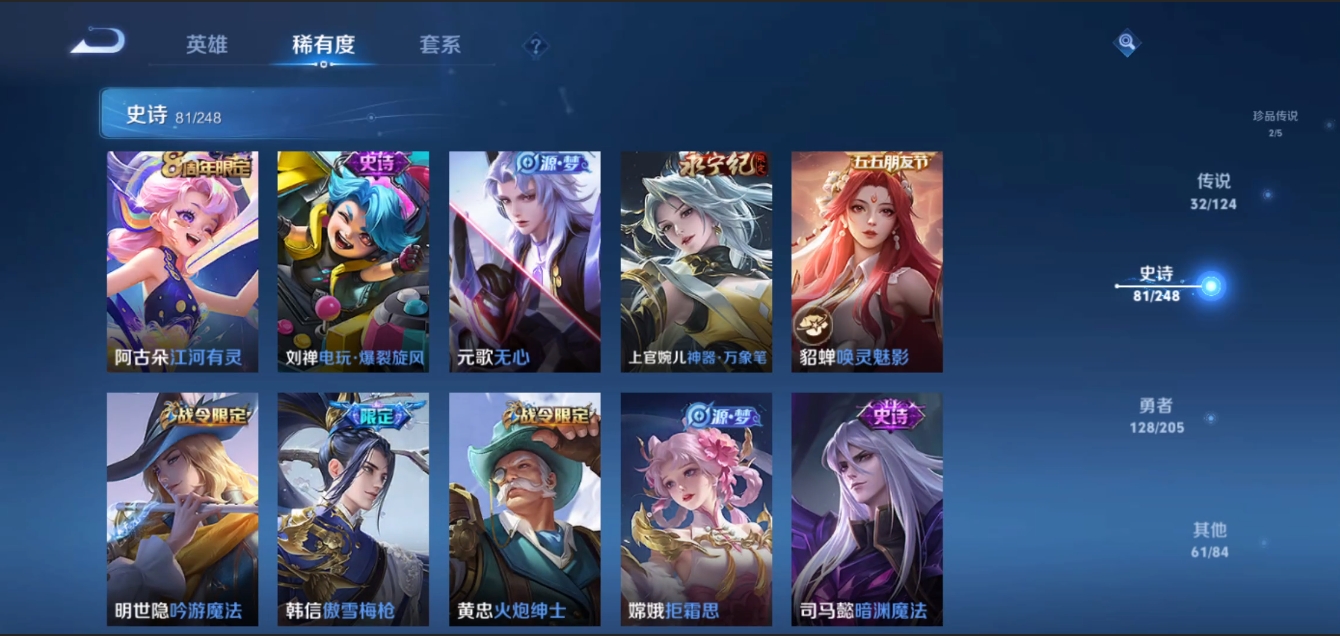Go back using the return arrow
This screenshot has width=1340, height=636.
pos(98,42)
